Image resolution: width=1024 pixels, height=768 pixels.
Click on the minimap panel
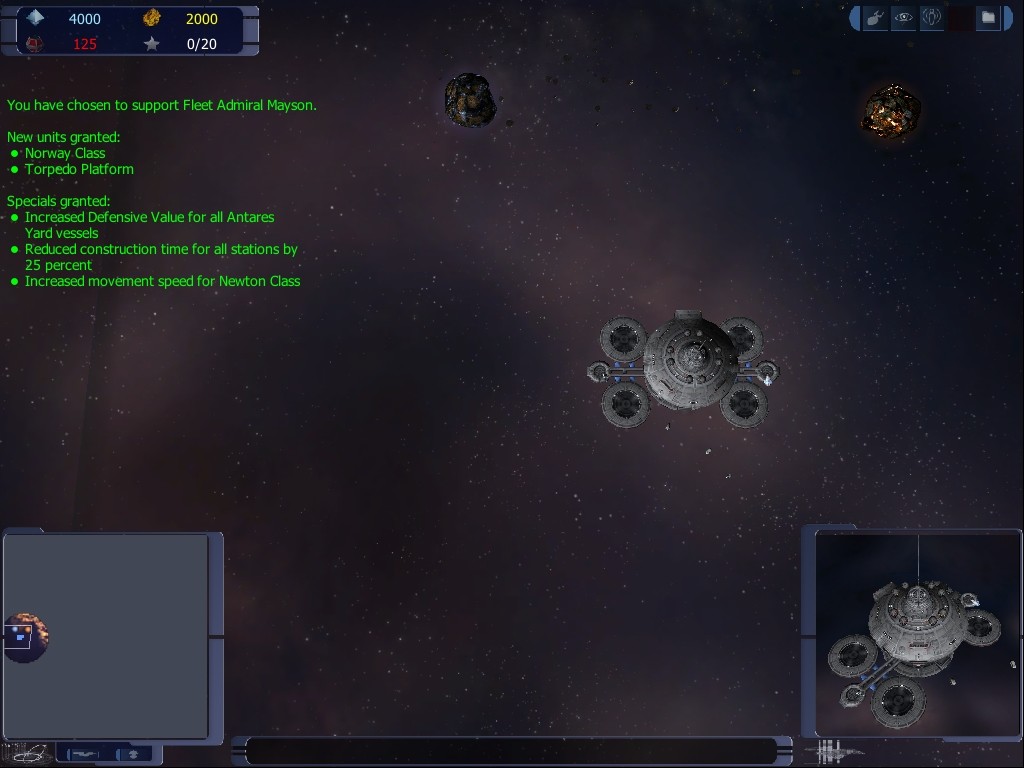tap(110, 636)
